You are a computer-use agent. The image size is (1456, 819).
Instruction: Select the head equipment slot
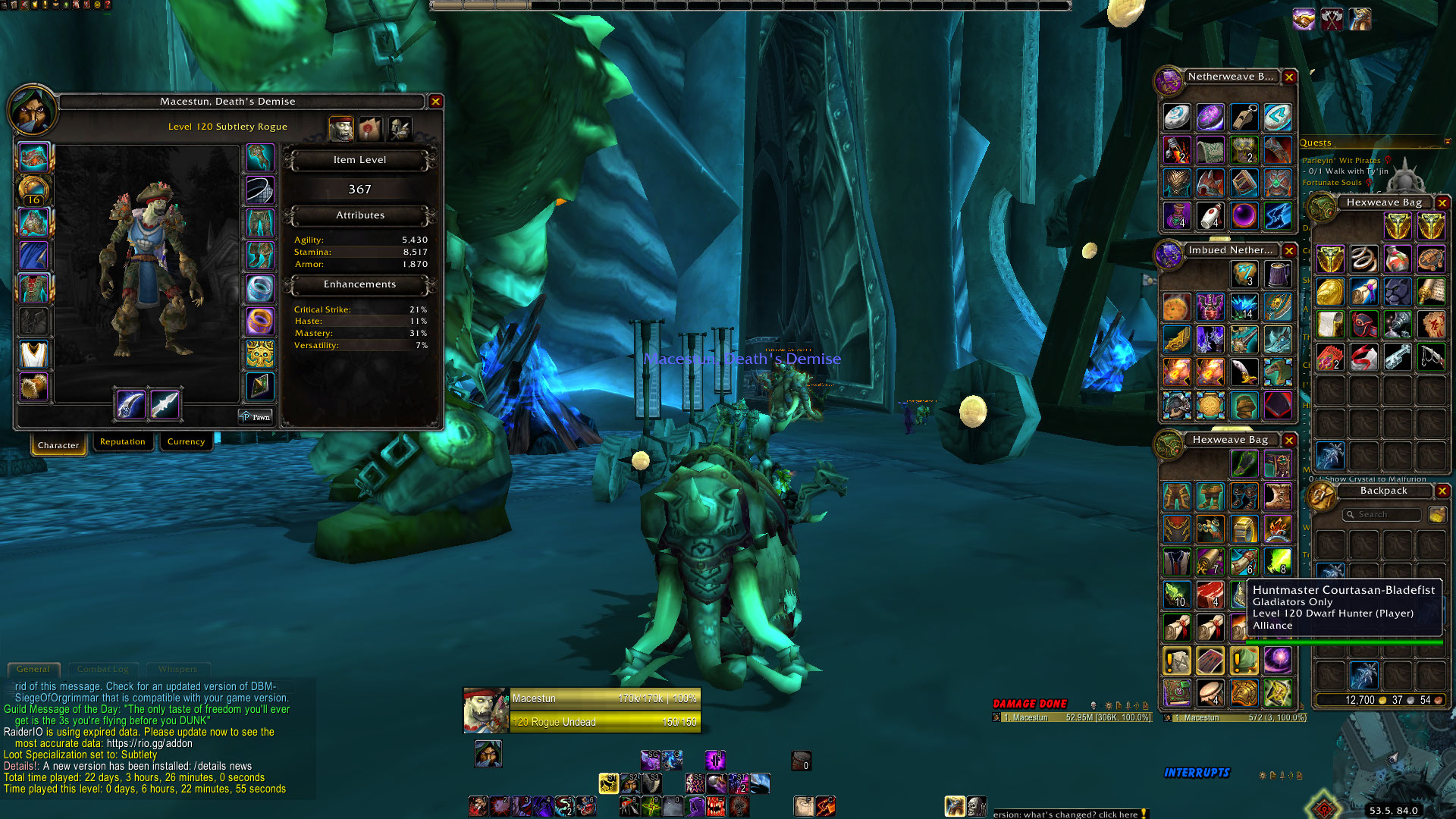(33, 158)
